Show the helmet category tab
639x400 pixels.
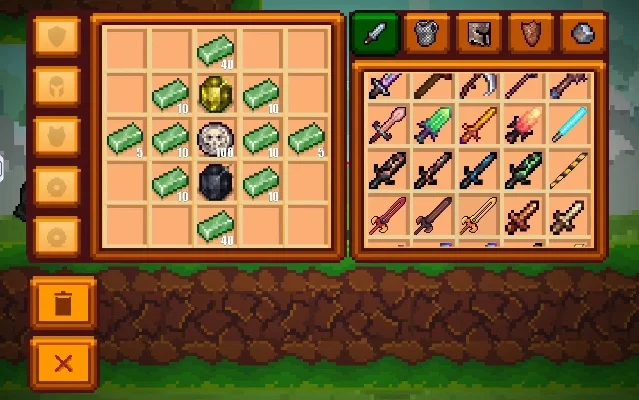pos(479,34)
